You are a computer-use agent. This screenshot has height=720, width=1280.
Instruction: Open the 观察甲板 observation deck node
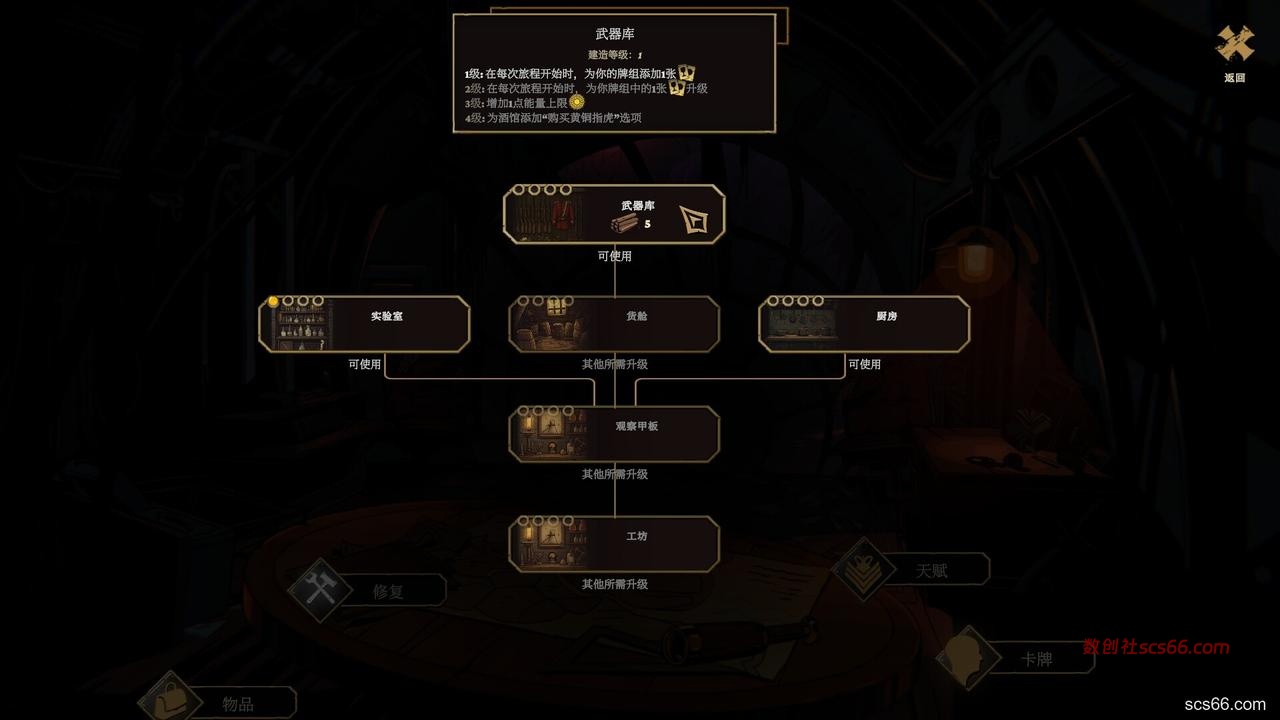click(x=614, y=434)
